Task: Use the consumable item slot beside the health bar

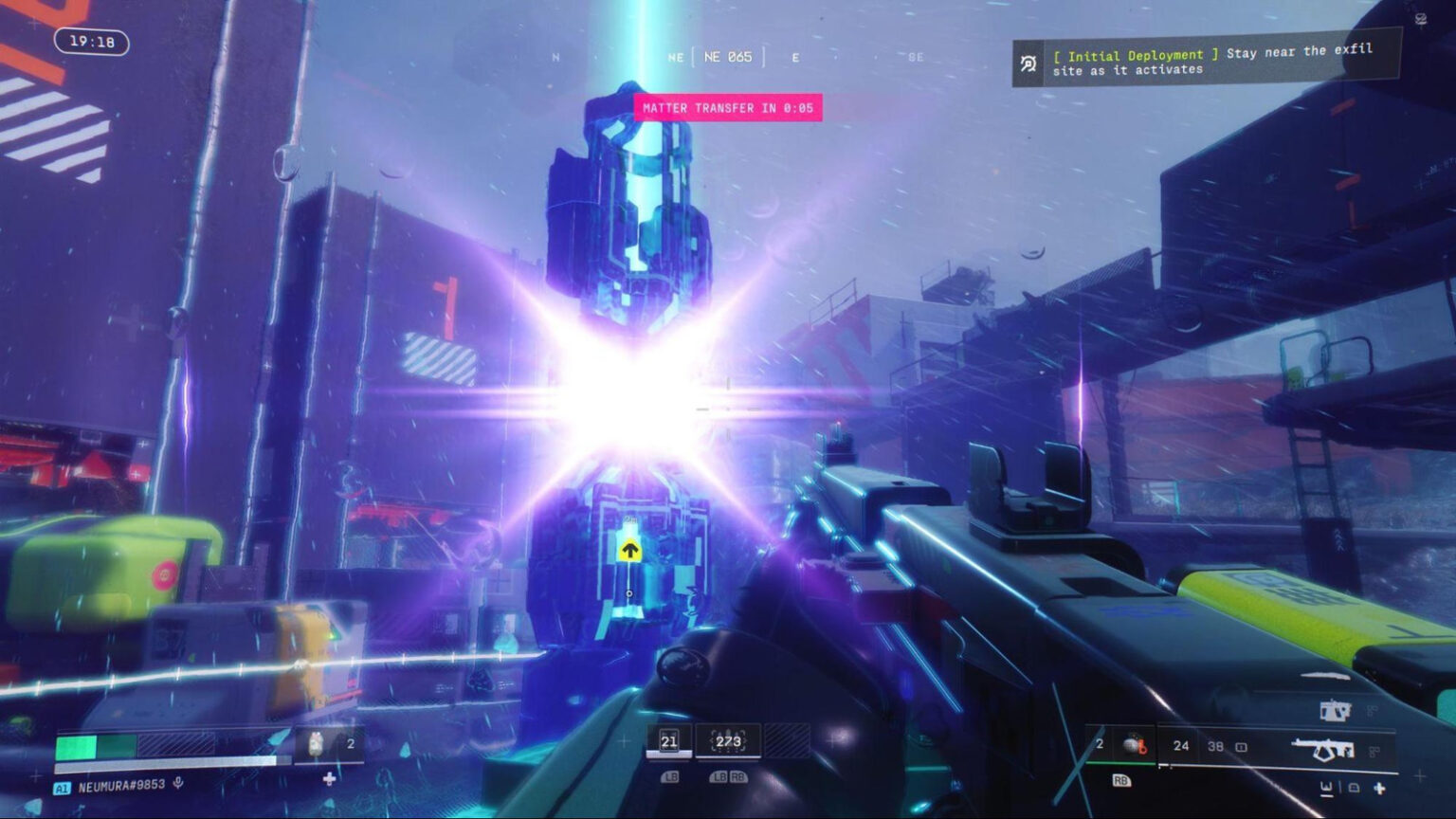Action: click(x=318, y=744)
